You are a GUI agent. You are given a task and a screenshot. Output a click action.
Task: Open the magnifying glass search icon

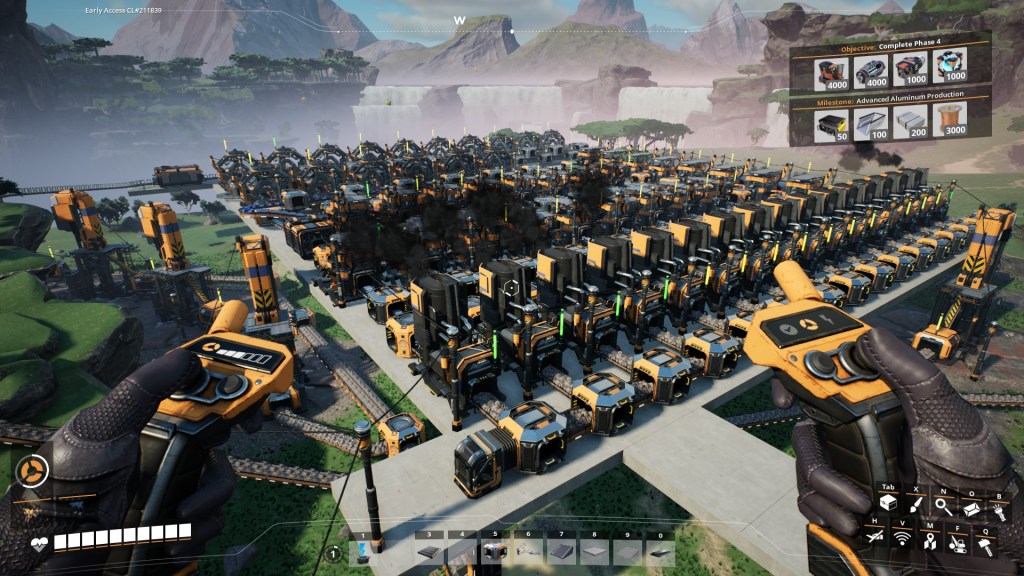pyautogui.click(x=943, y=507)
